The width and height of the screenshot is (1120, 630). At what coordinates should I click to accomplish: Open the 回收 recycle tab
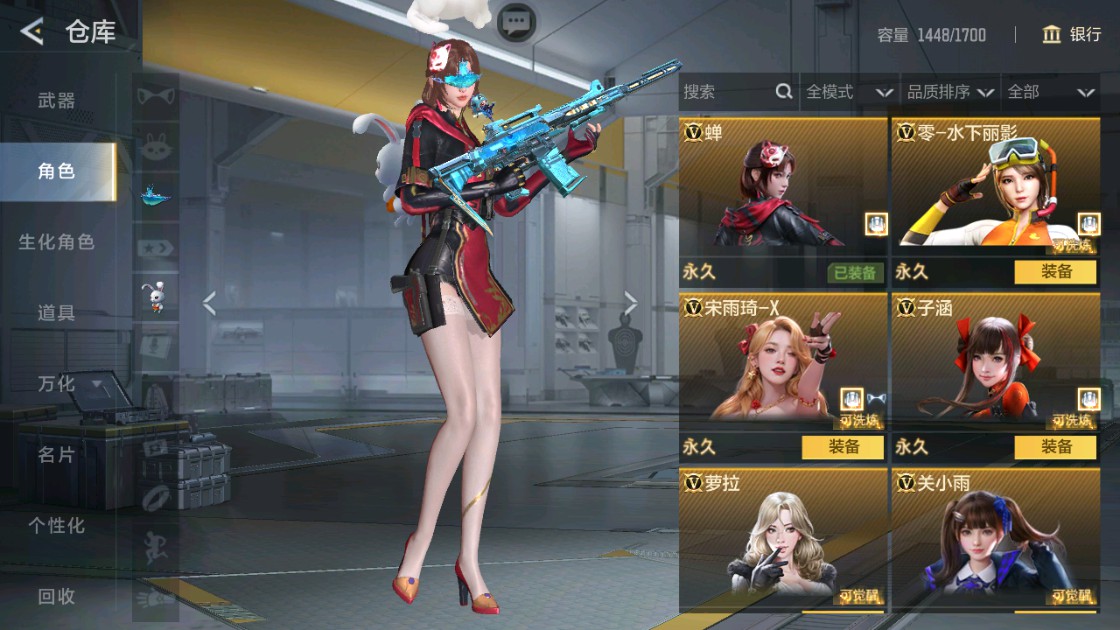[56, 597]
